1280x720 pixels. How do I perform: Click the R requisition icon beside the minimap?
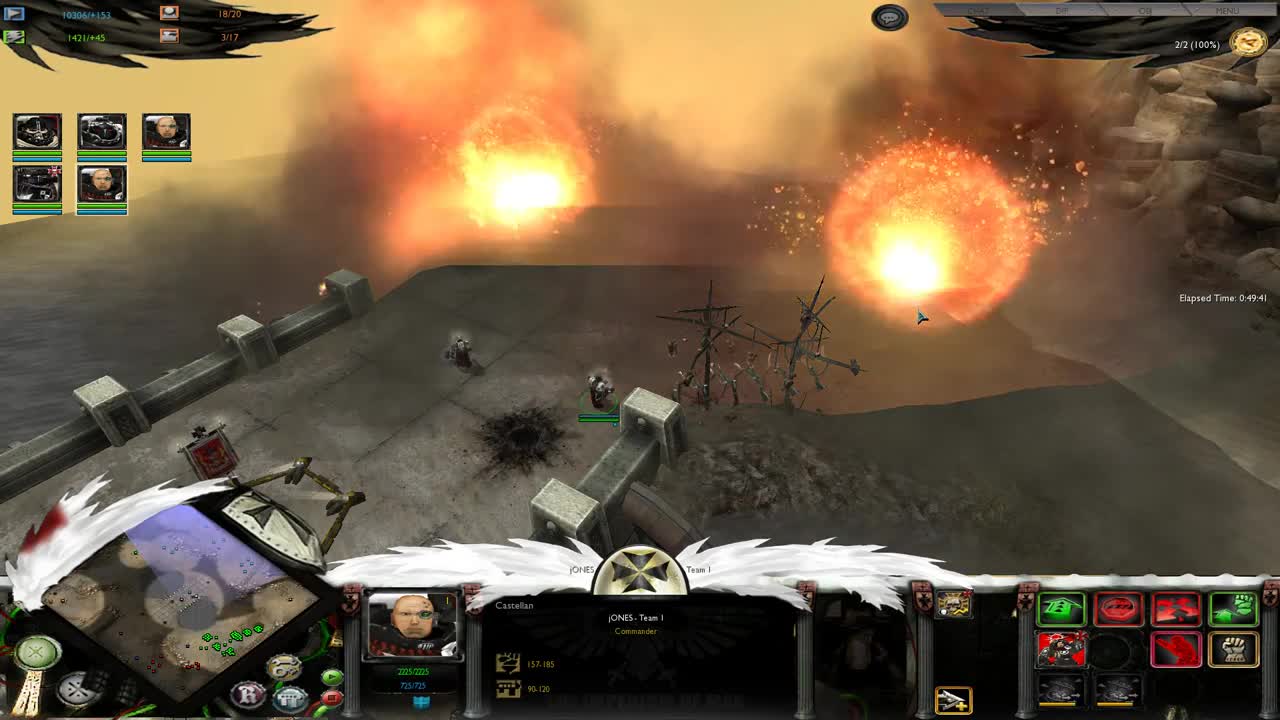(x=249, y=692)
